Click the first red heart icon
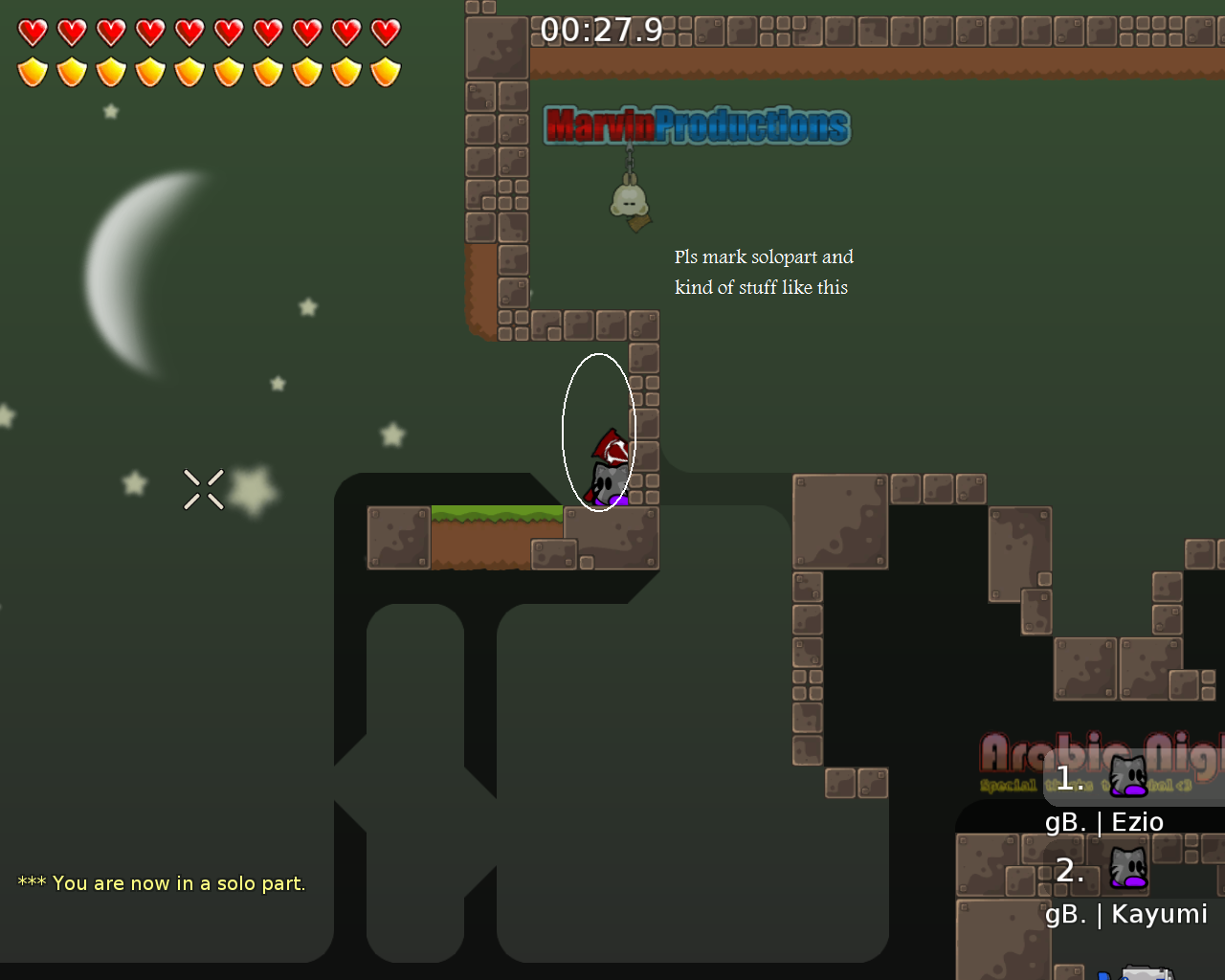 (32, 32)
